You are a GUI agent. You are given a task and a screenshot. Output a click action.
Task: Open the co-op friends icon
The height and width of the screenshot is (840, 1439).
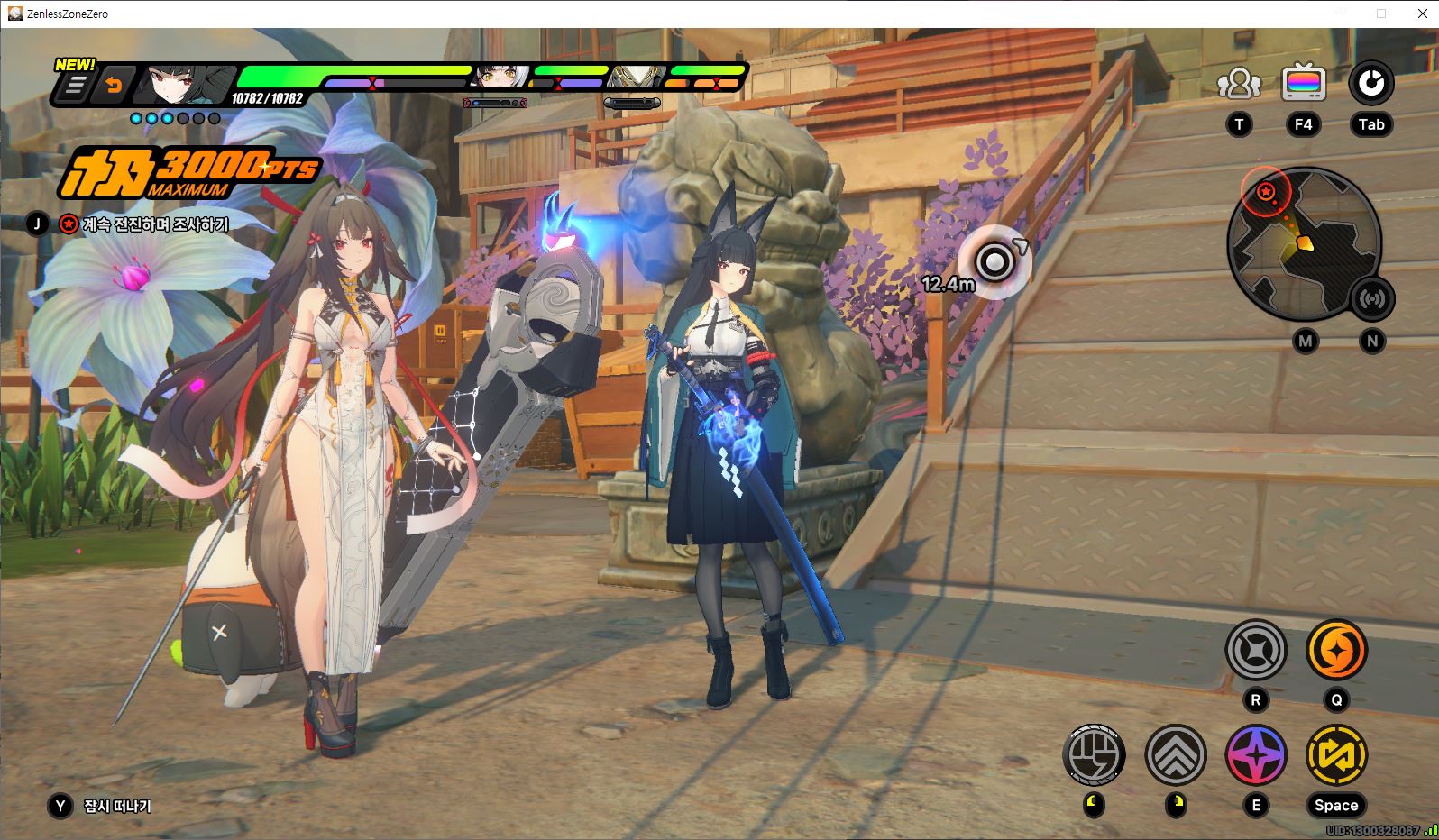[x=1239, y=84]
